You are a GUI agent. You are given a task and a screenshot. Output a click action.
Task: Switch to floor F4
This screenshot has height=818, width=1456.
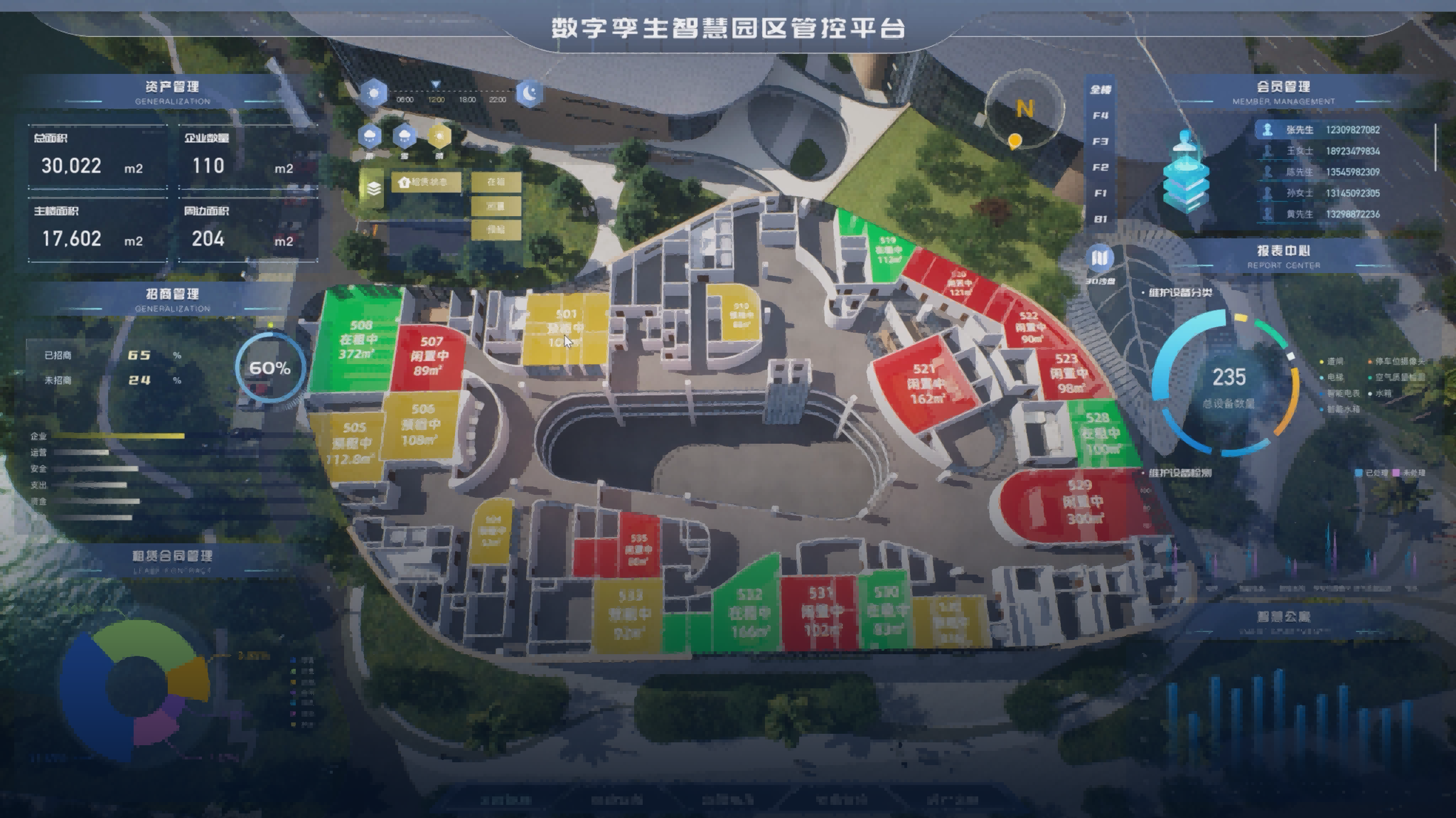point(1101,115)
